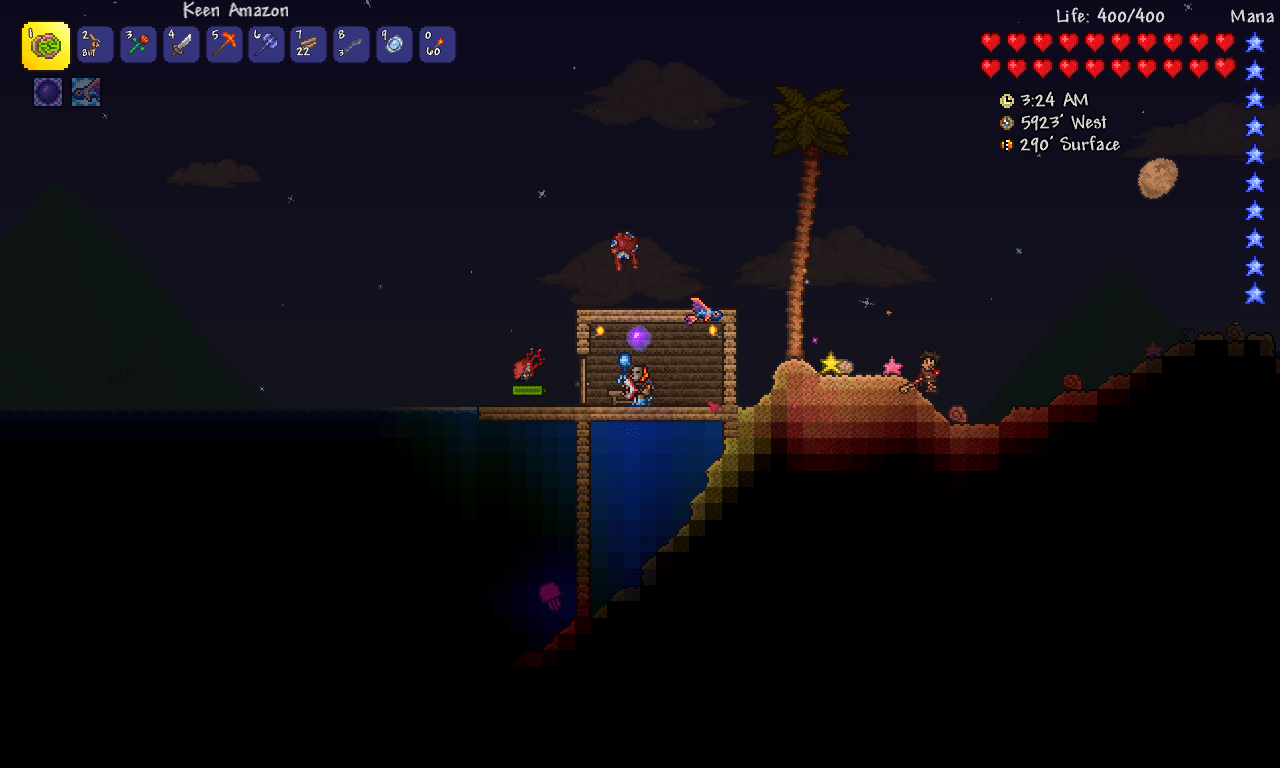Select the purple war axe in slot 6
The image size is (1280, 768).
tap(267, 45)
